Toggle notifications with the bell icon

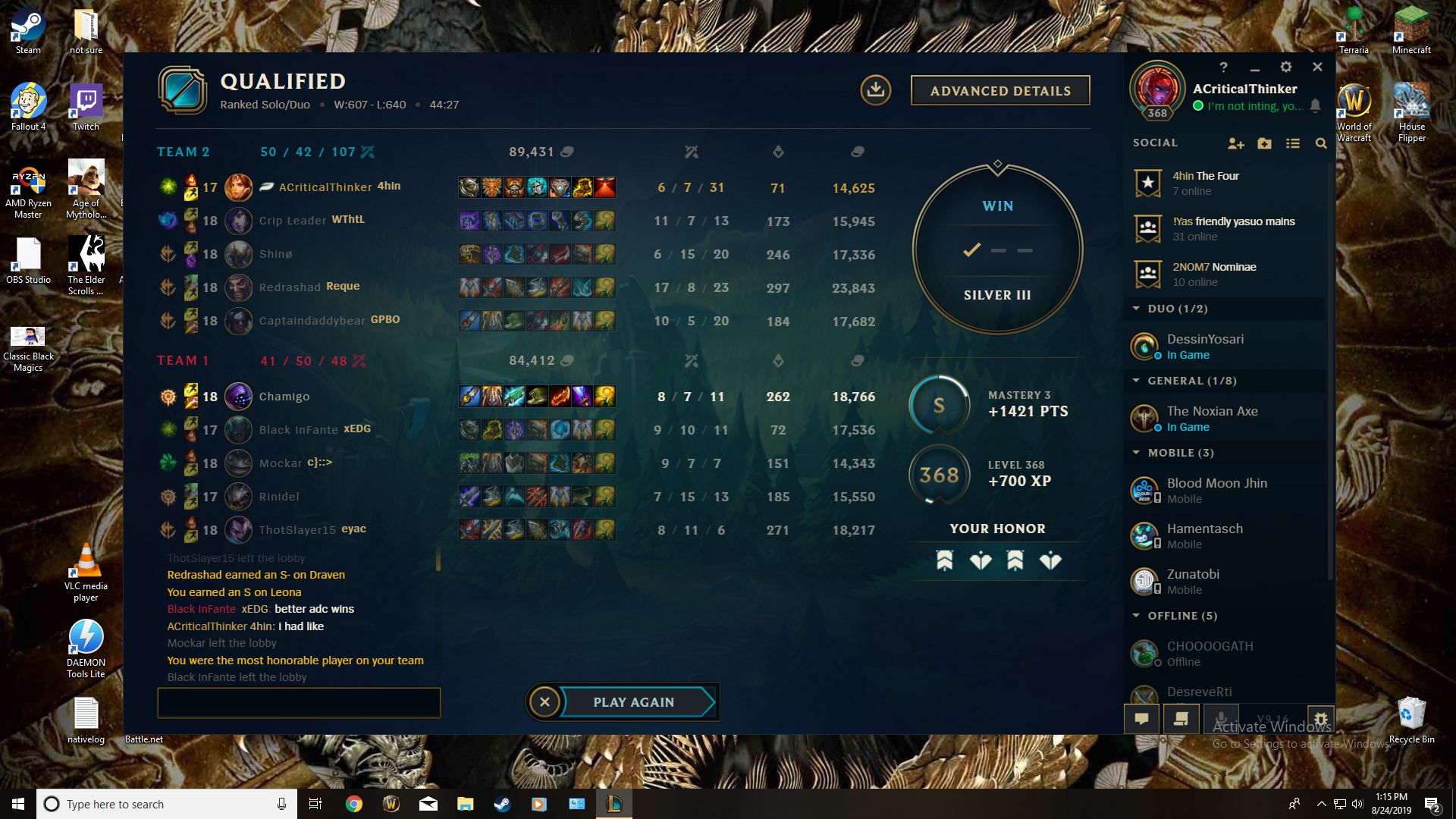click(x=1316, y=106)
